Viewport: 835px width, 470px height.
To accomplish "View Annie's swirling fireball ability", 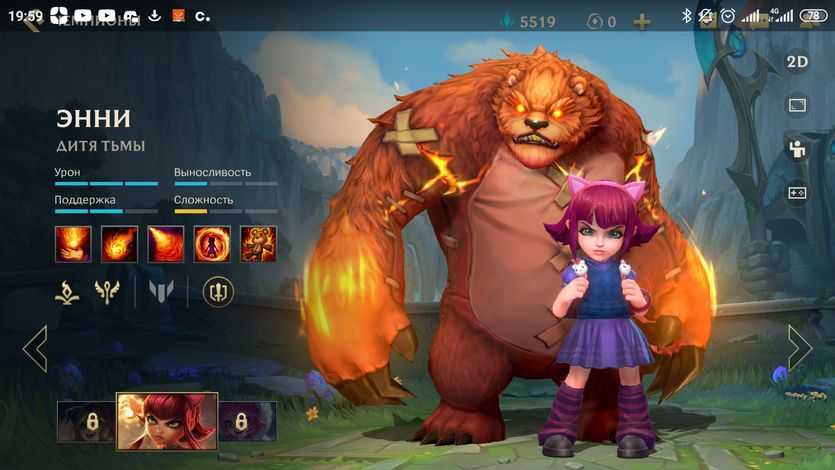I will click(x=119, y=244).
